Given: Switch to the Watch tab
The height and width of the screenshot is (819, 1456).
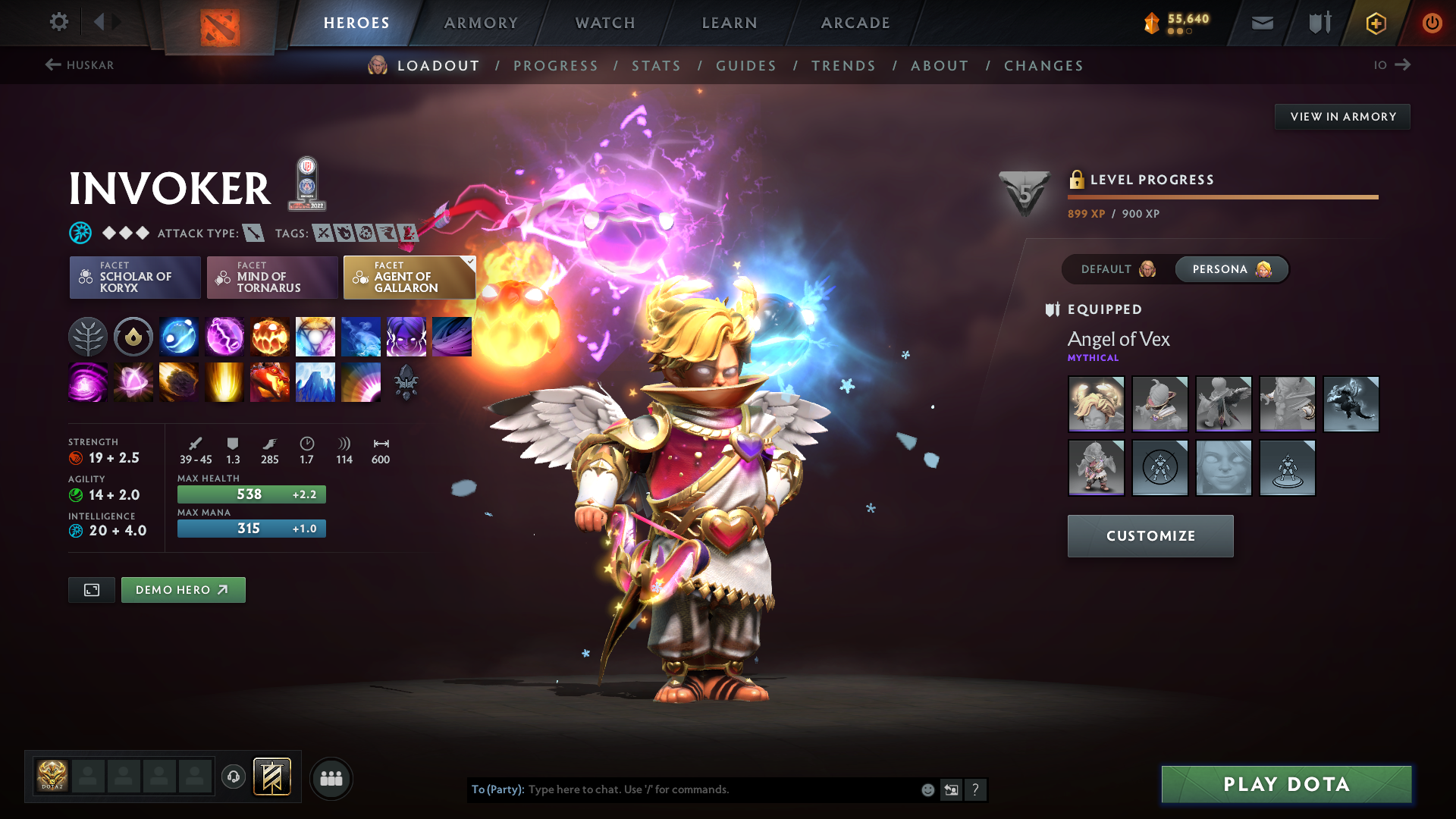Looking at the screenshot, I should coord(605,23).
